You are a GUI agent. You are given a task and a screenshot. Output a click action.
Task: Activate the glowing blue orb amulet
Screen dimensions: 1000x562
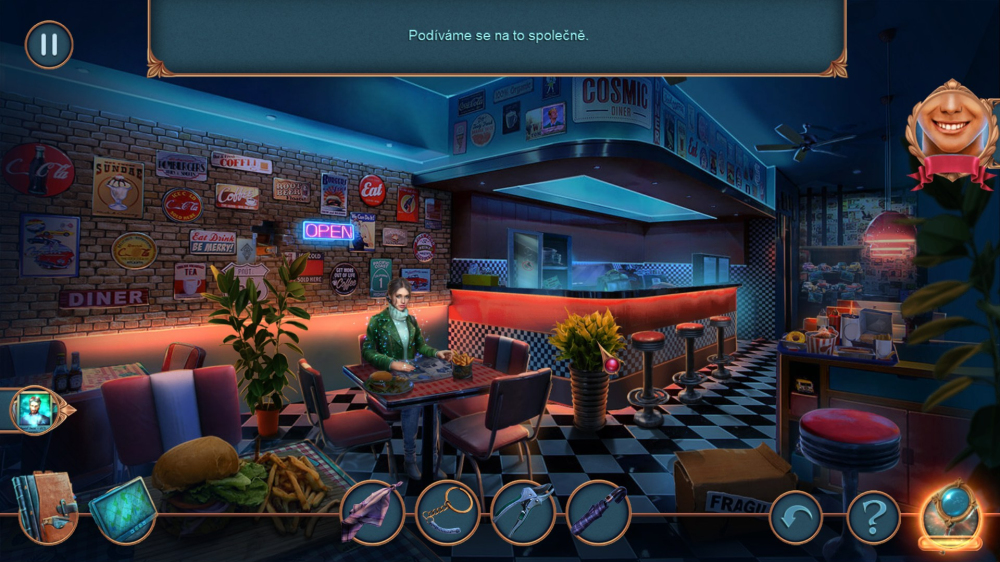(952, 514)
